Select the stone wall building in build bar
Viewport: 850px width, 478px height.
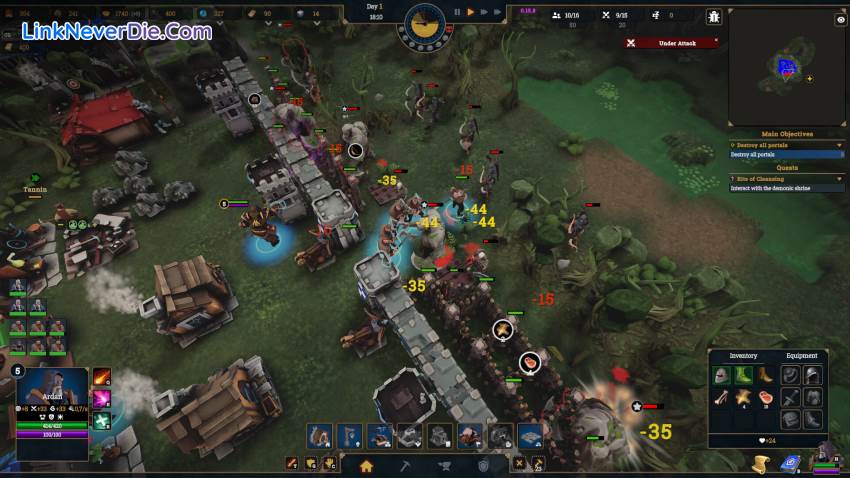coord(410,435)
